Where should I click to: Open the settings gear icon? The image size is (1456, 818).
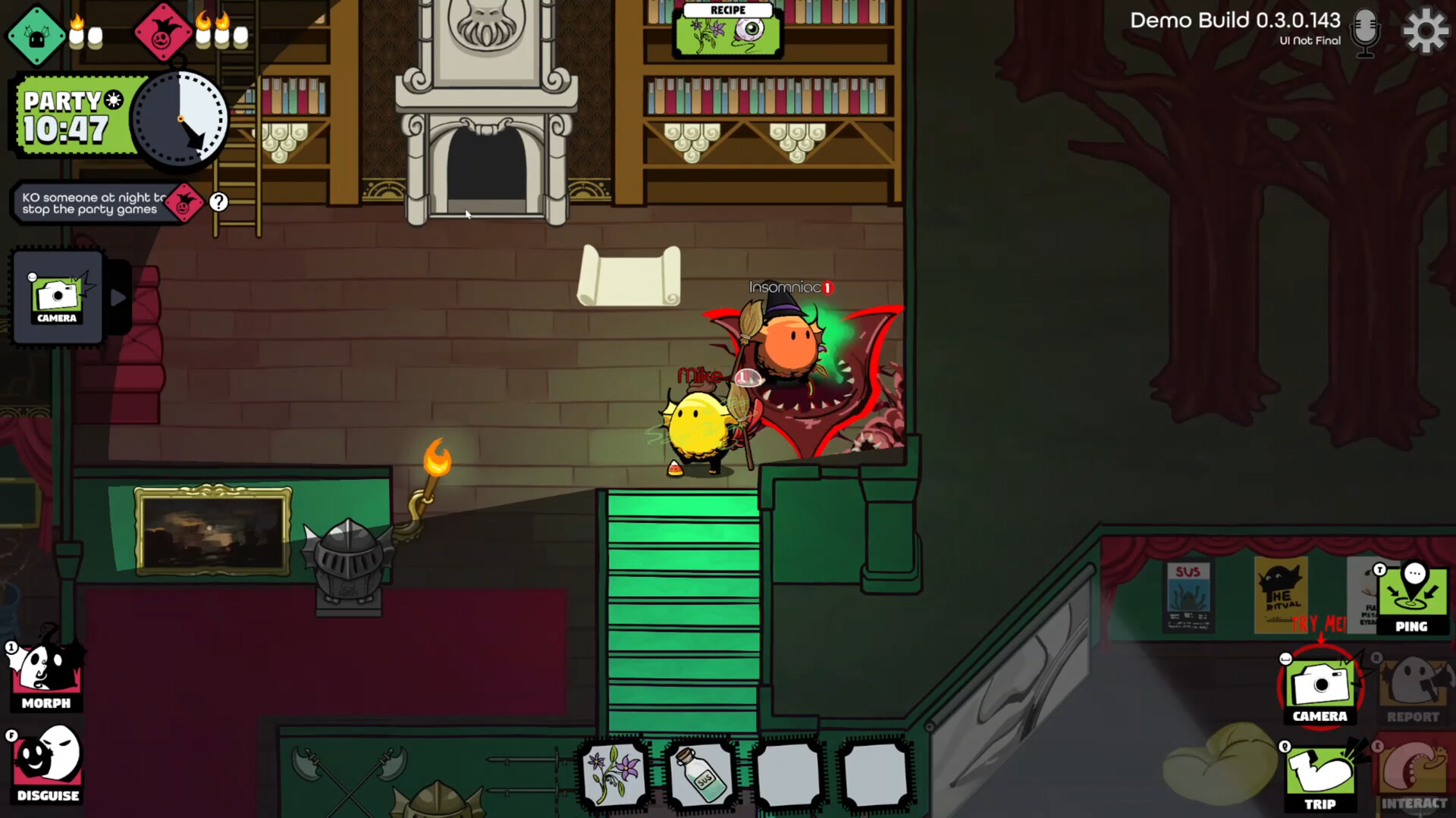pos(1425,31)
